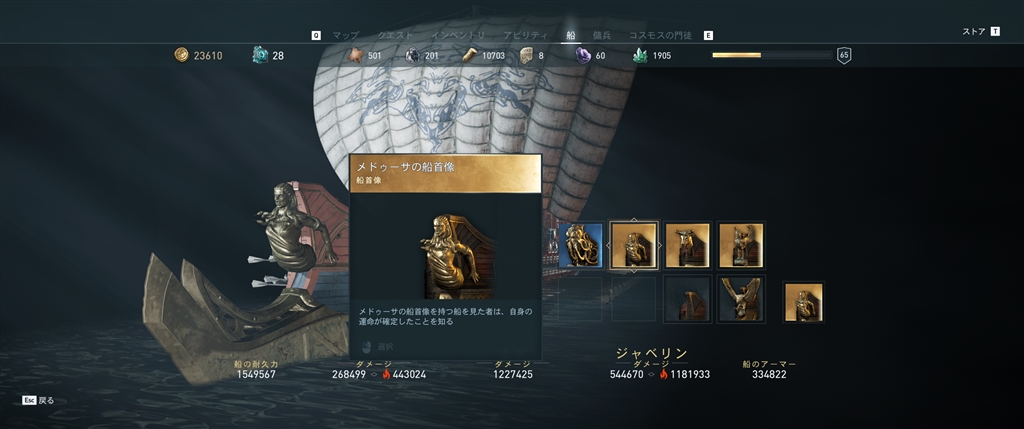This screenshot has width=1024, height=429.
Task: Pick the bull-head figurehead slot
Action: pyautogui.click(x=687, y=246)
